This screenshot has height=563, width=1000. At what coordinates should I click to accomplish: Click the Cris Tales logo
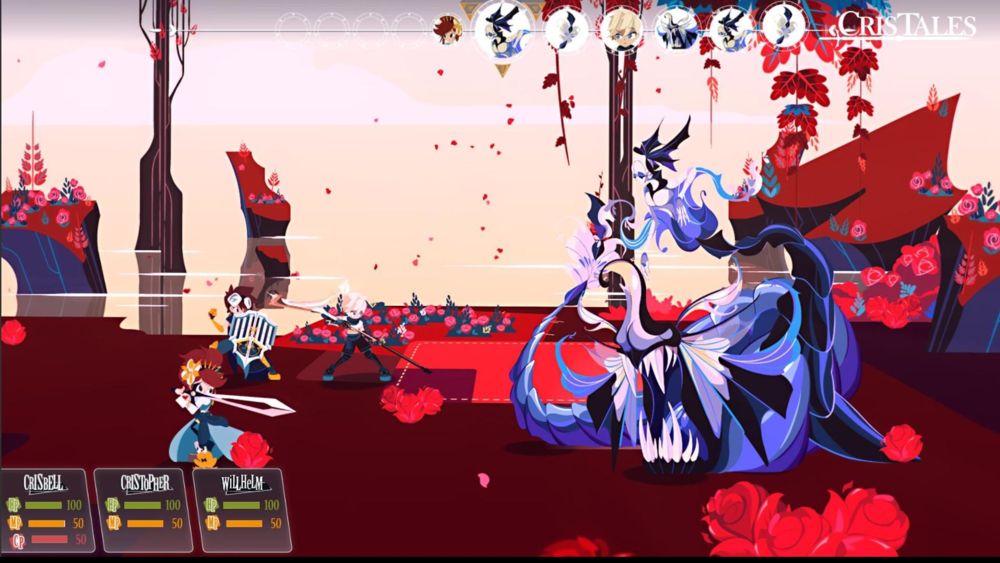(906, 25)
